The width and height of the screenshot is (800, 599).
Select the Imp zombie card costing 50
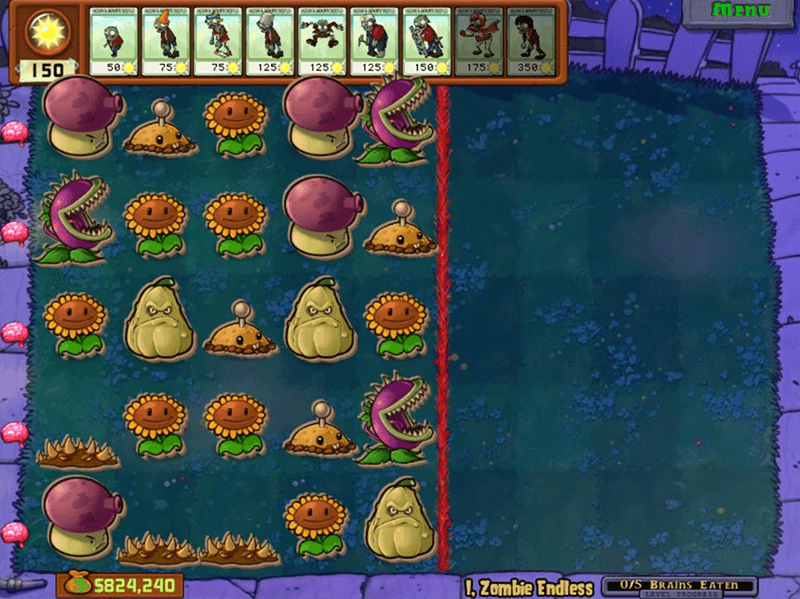point(114,41)
